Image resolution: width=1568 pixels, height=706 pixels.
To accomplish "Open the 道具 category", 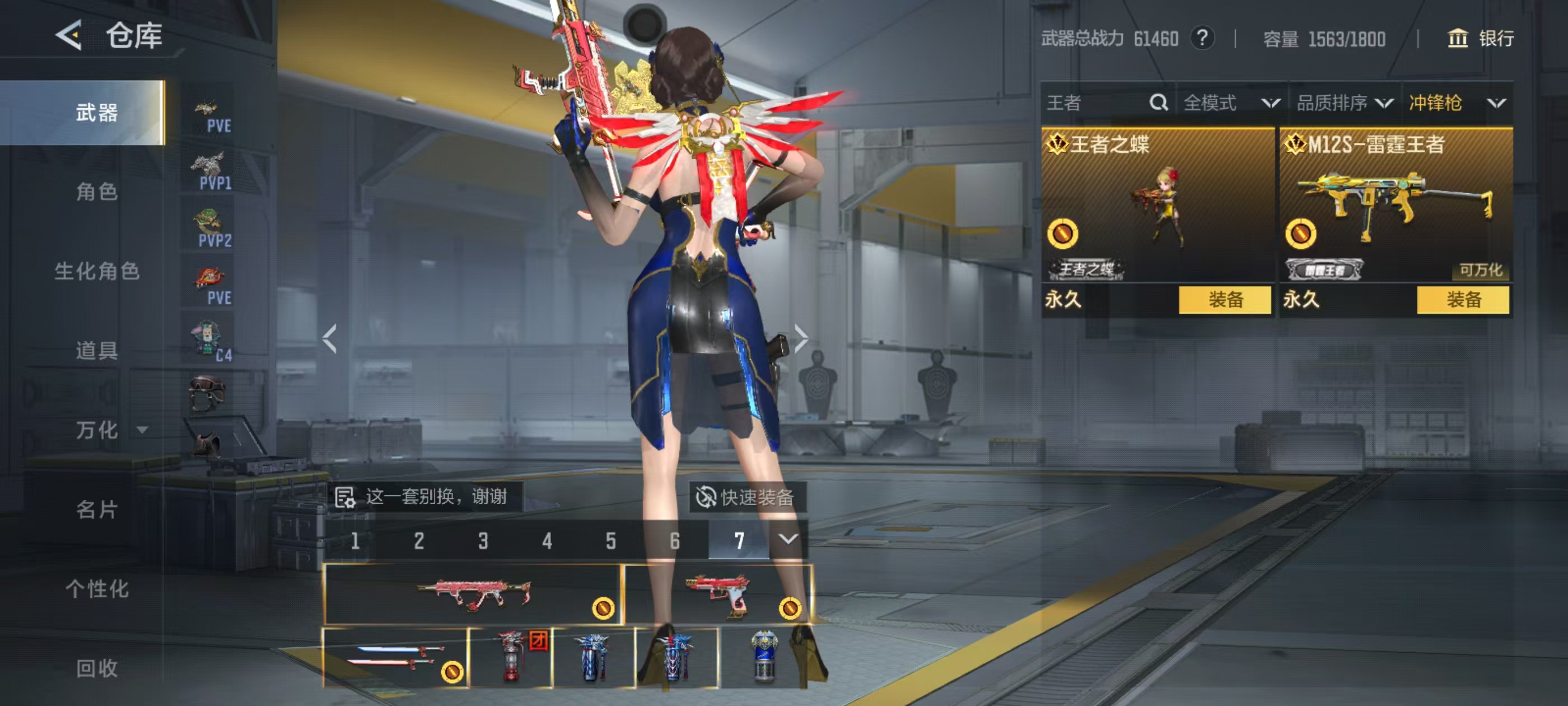I will (97, 350).
